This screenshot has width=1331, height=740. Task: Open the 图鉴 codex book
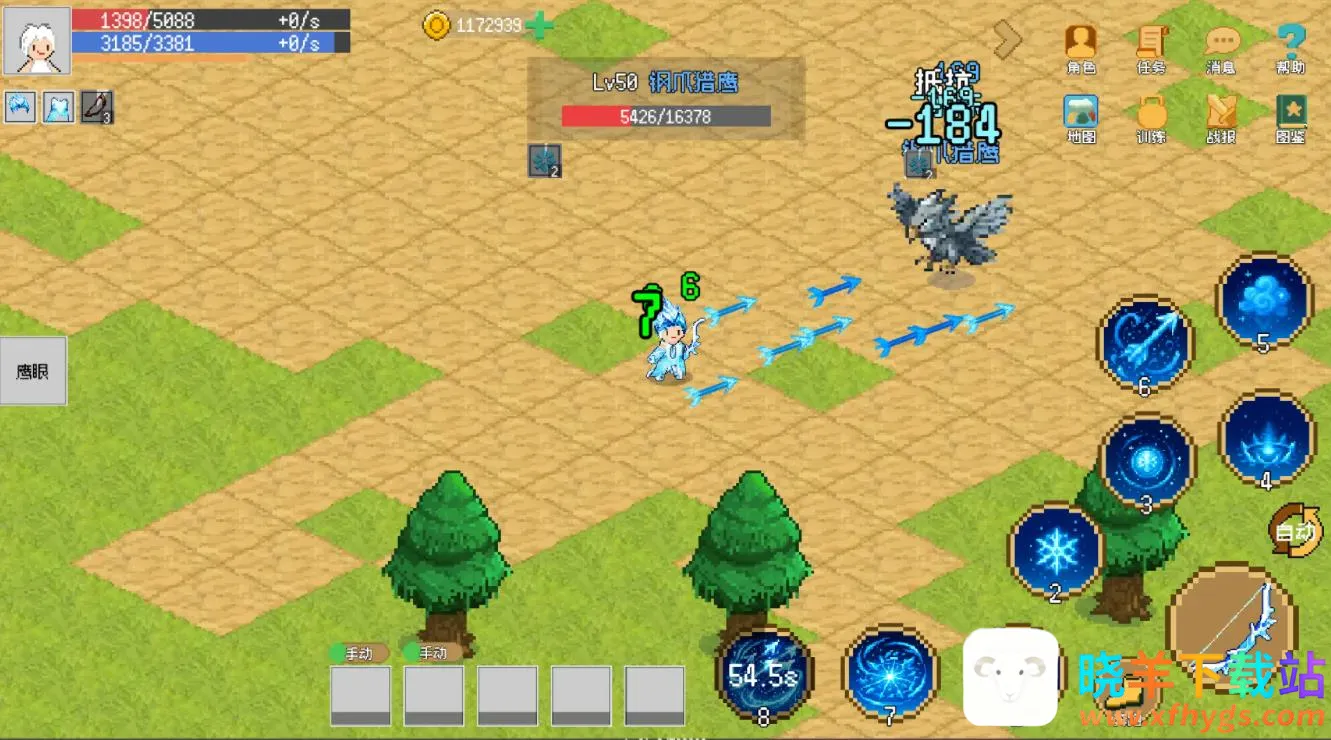(1291, 118)
